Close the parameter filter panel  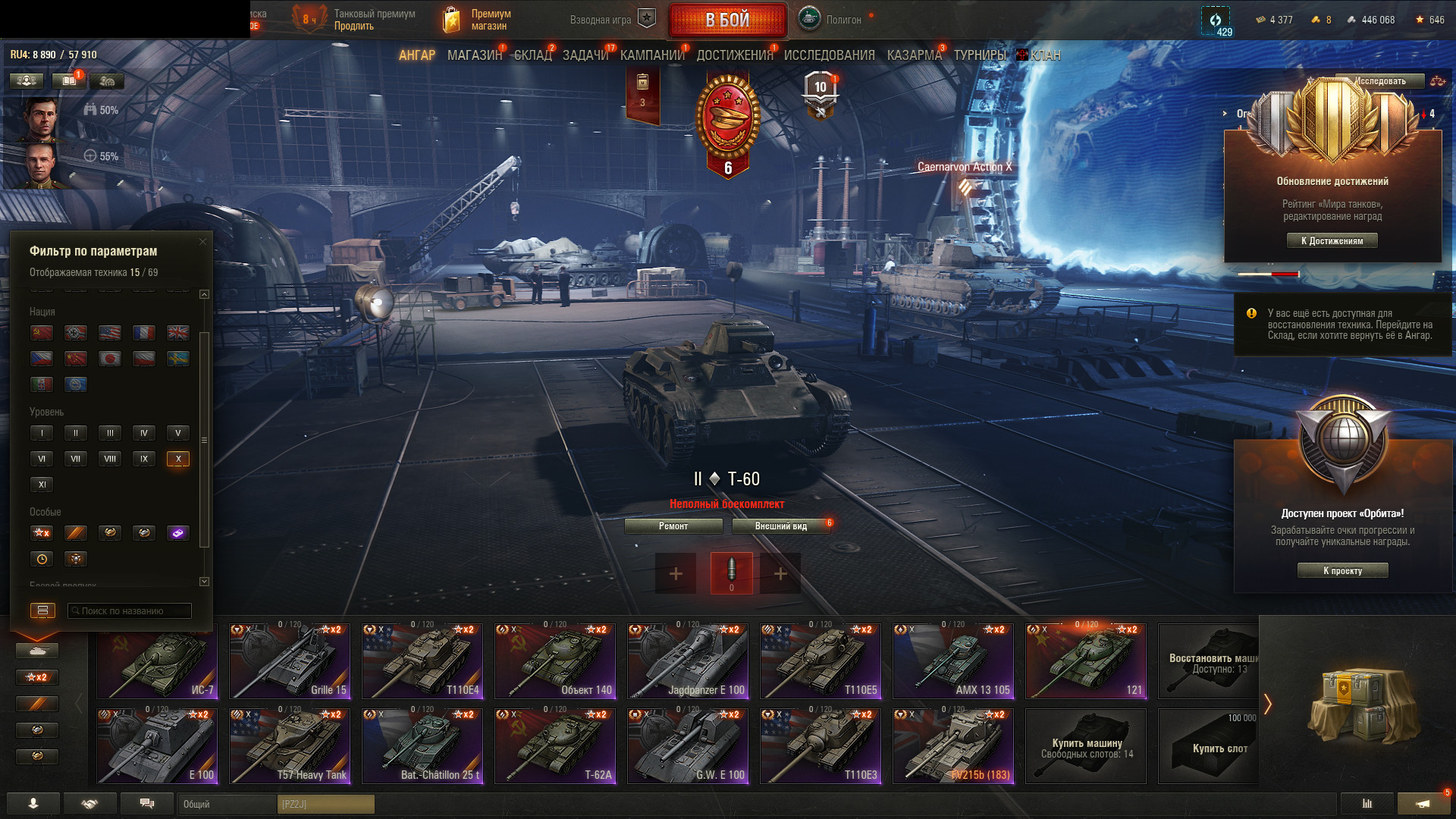pos(202,242)
